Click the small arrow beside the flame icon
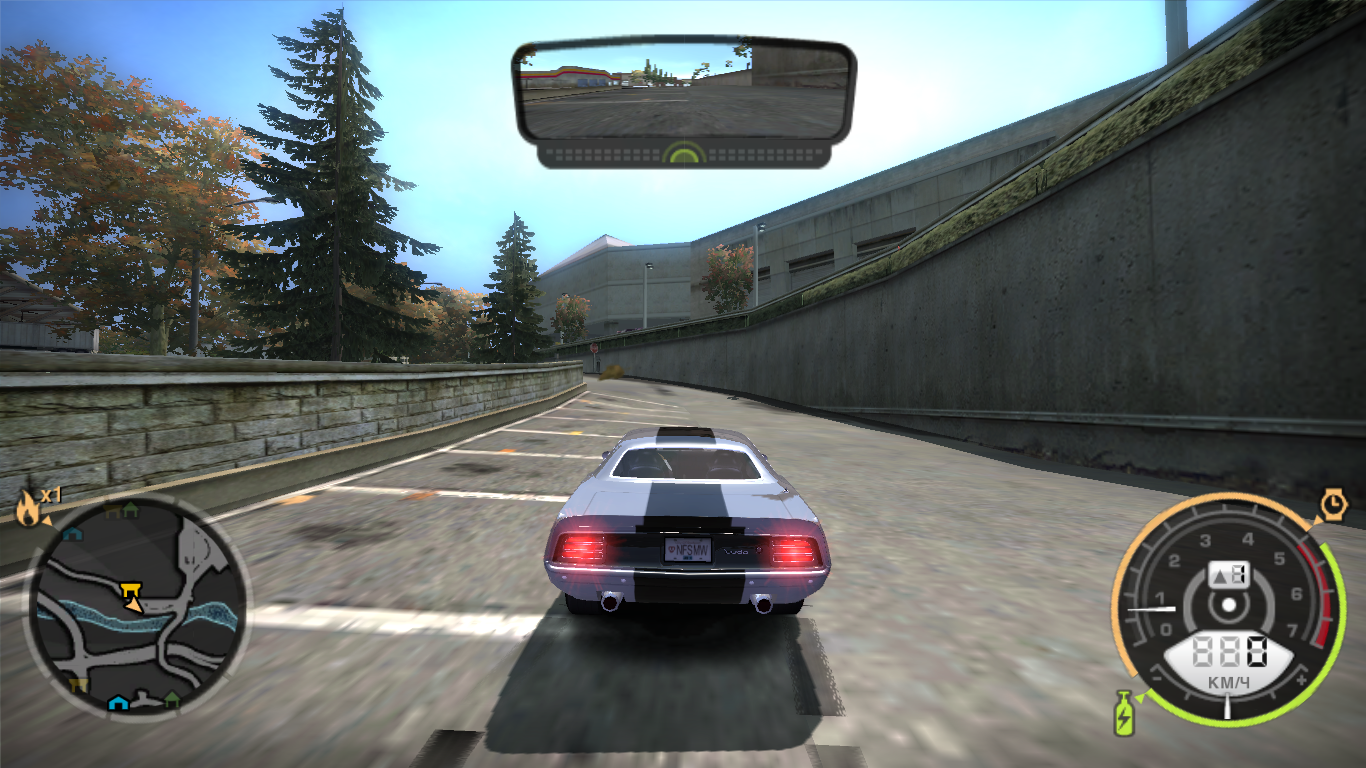 [46, 519]
